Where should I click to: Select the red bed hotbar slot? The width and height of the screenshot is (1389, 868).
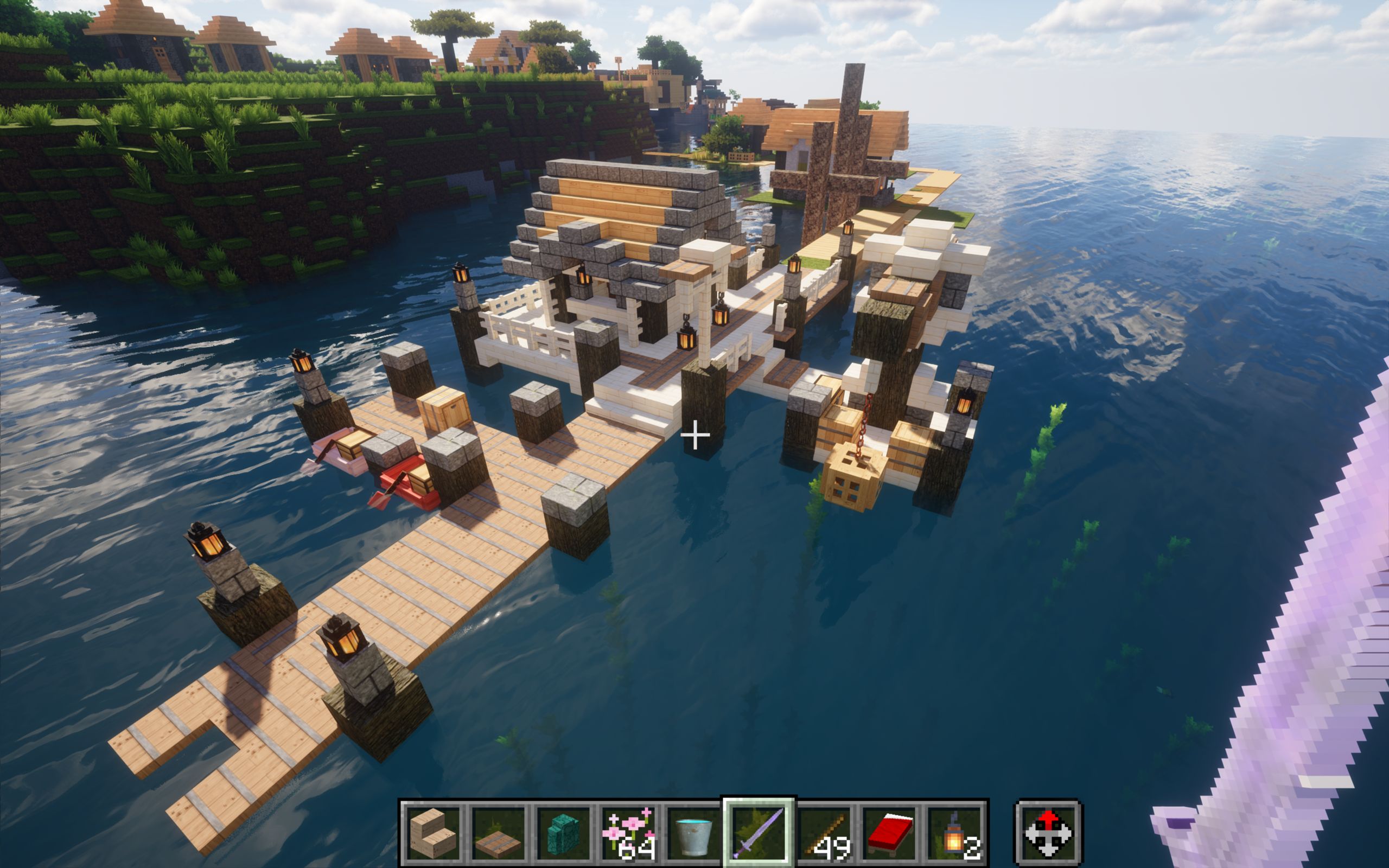(x=889, y=833)
